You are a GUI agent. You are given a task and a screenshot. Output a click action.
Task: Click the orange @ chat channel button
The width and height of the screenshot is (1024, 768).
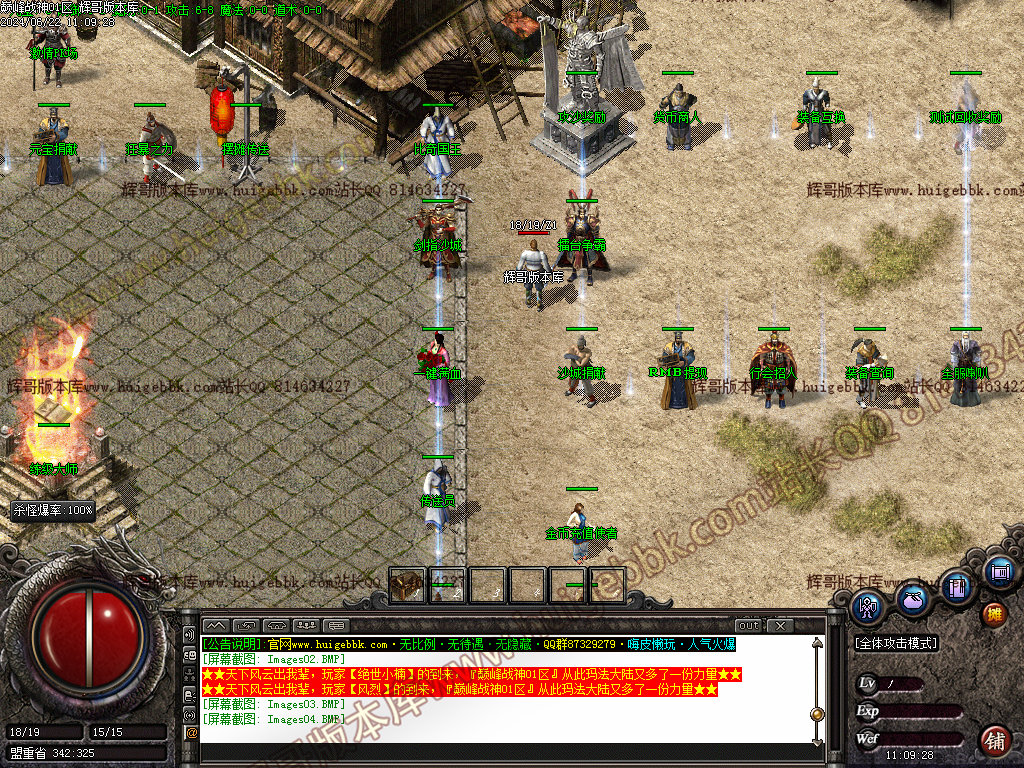pos(191,733)
